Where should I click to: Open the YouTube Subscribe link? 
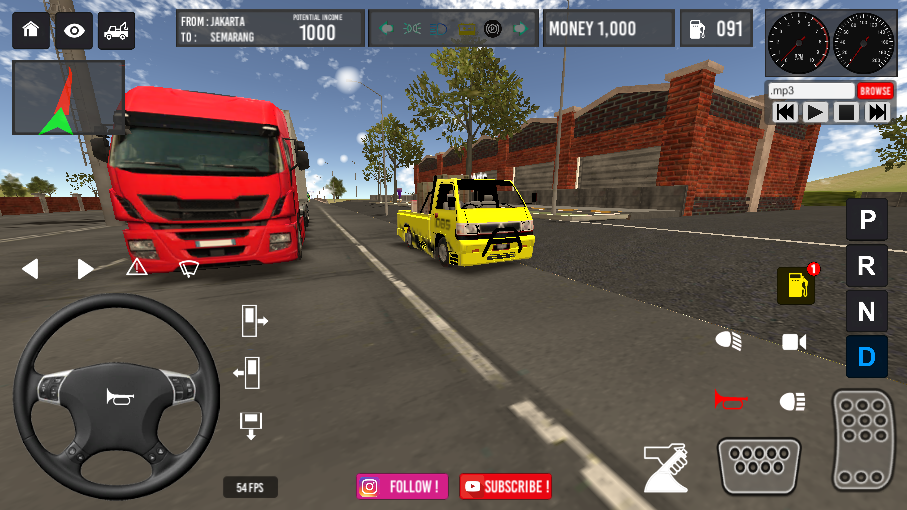click(505, 487)
